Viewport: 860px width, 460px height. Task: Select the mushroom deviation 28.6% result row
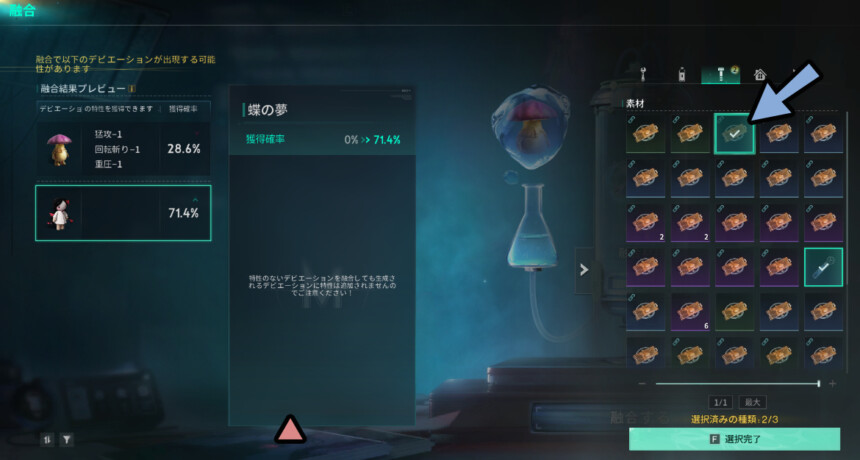(123, 148)
